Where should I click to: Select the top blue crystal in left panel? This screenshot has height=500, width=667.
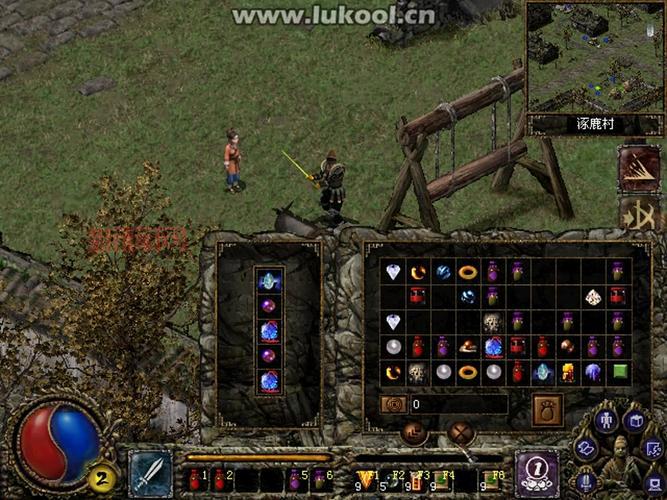tap(269, 282)
